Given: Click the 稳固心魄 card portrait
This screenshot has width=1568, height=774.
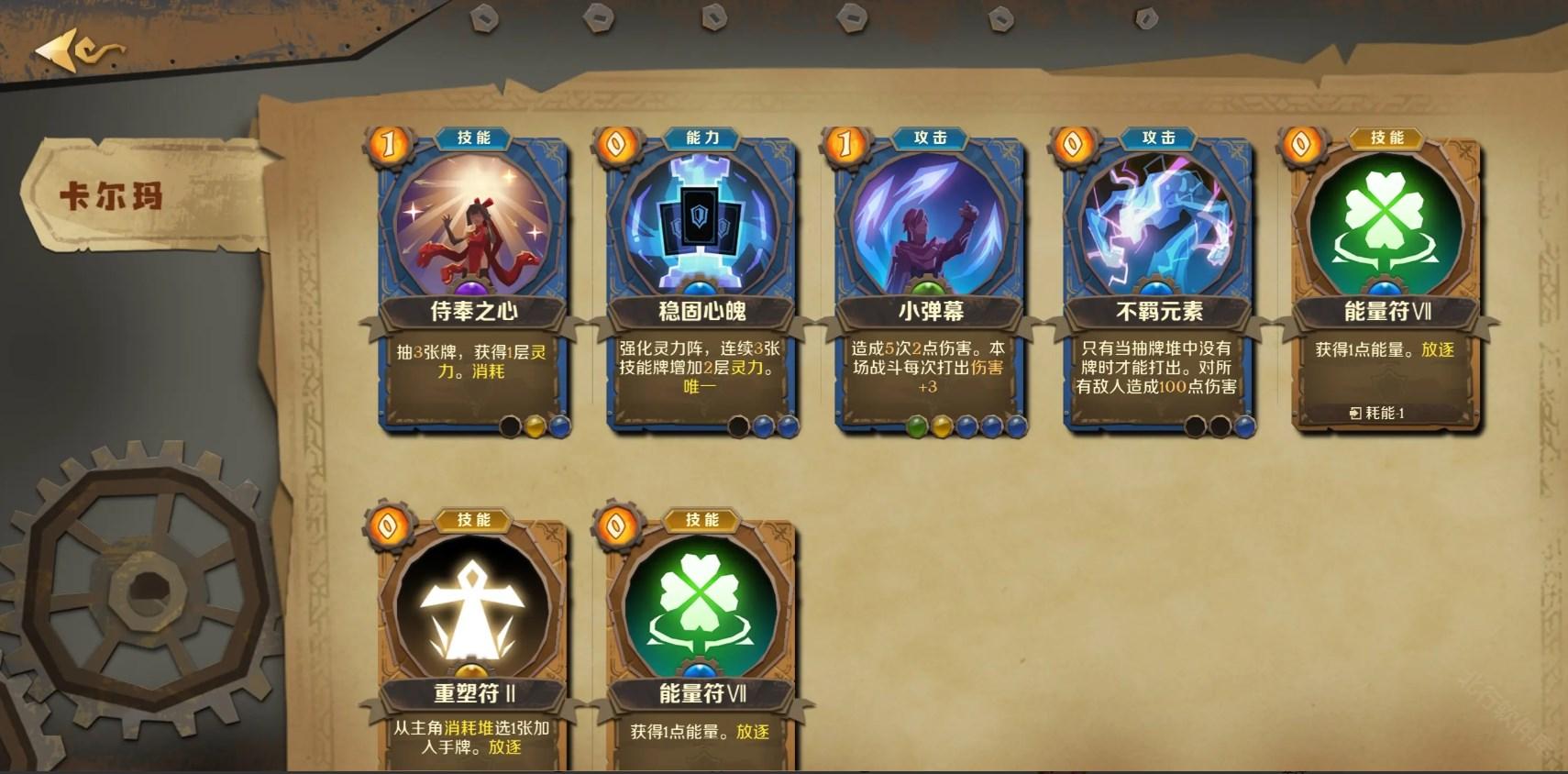Looking at the screenshot, I should (699, 224).
